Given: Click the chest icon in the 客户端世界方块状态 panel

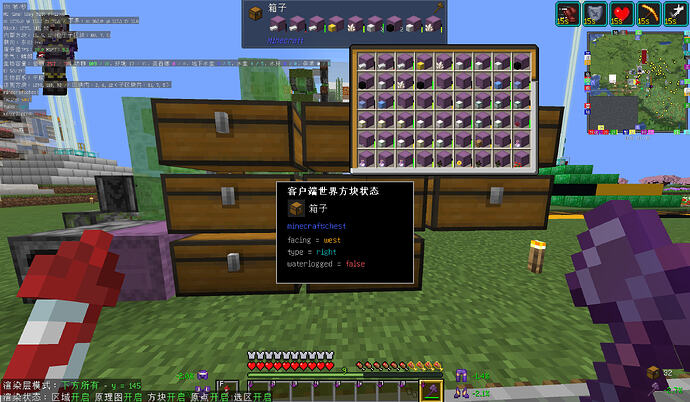Looking at the screenshot, I should point(296,208).
